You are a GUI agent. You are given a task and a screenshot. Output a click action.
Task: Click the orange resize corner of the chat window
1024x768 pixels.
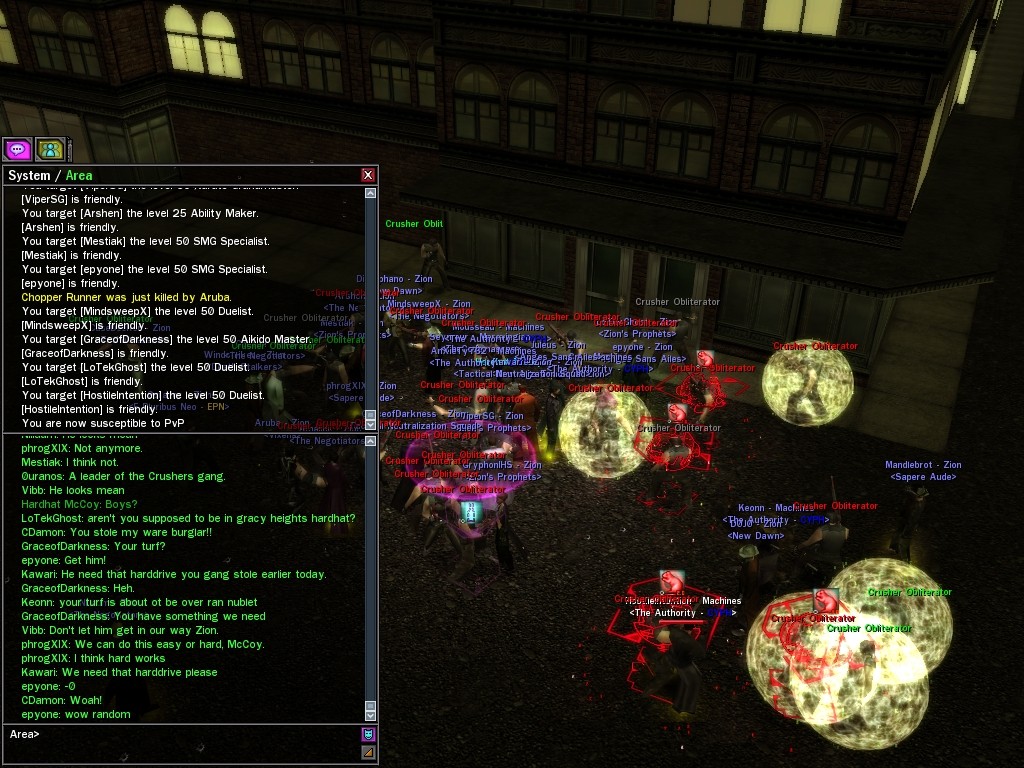click(368, 752)
